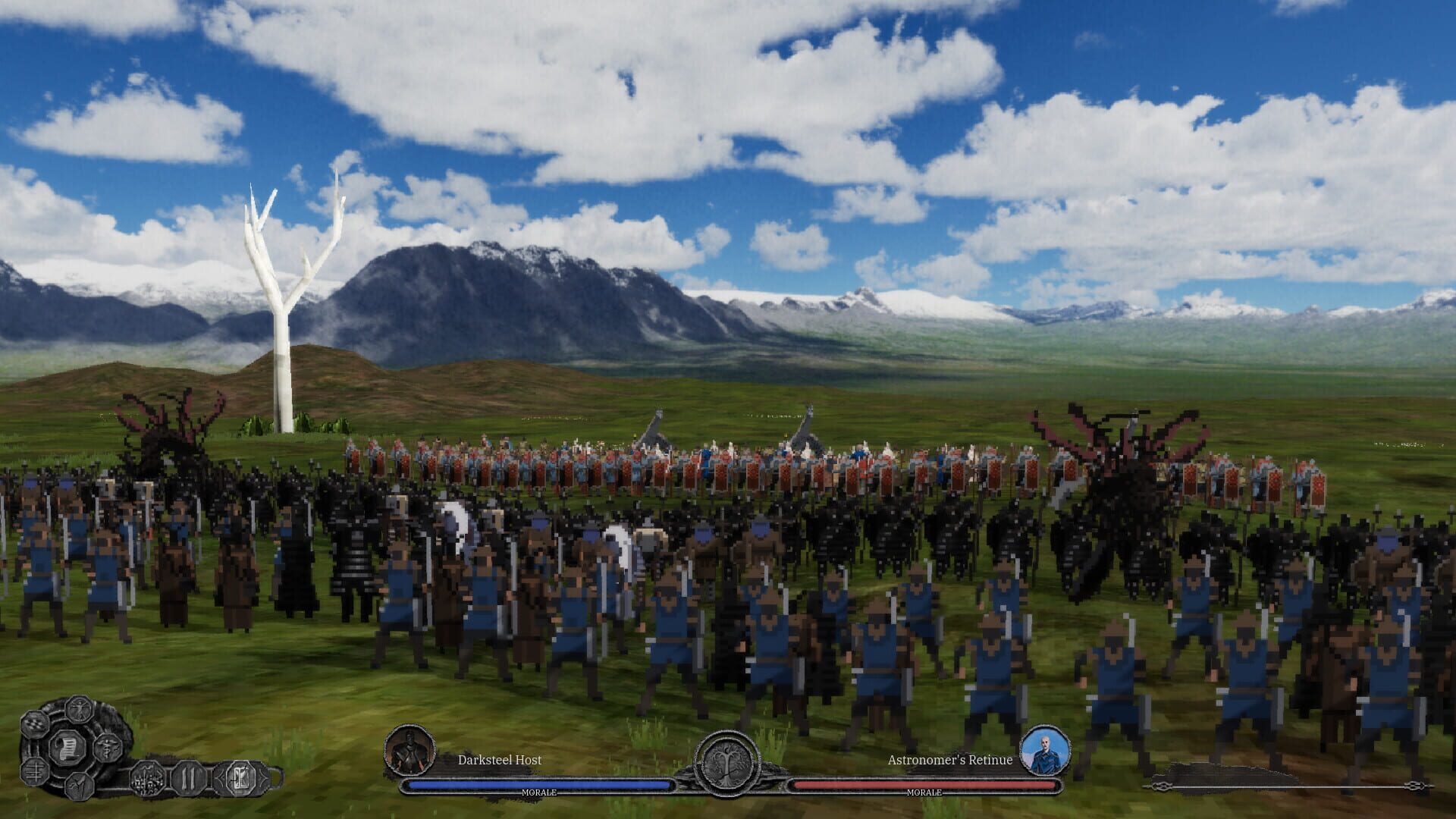Click the caduceus healing icon
This screenshot has height=819, width=1456.
pyautogui.click(x=108, y=748)
